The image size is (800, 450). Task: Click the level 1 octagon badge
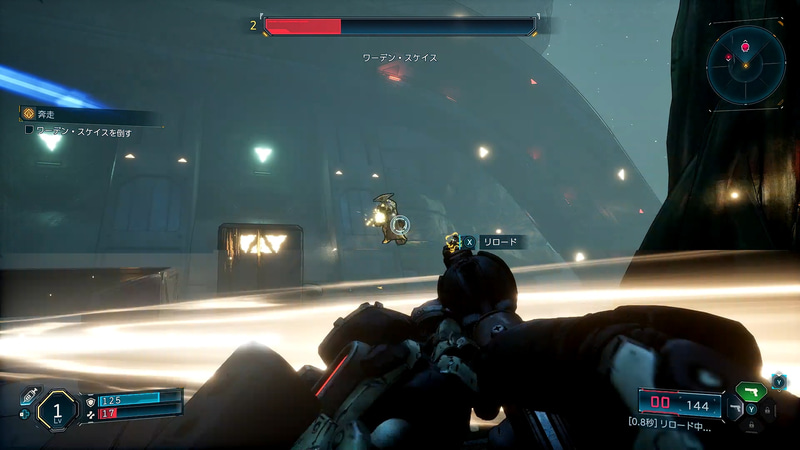coord(58,408)
